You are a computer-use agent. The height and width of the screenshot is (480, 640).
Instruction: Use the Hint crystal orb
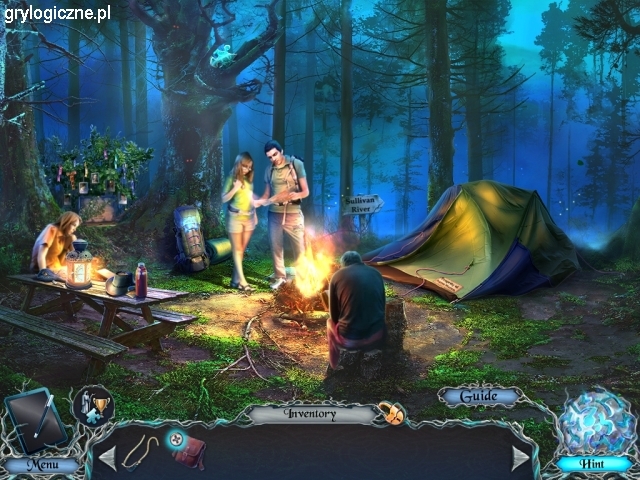click(595, 425)
